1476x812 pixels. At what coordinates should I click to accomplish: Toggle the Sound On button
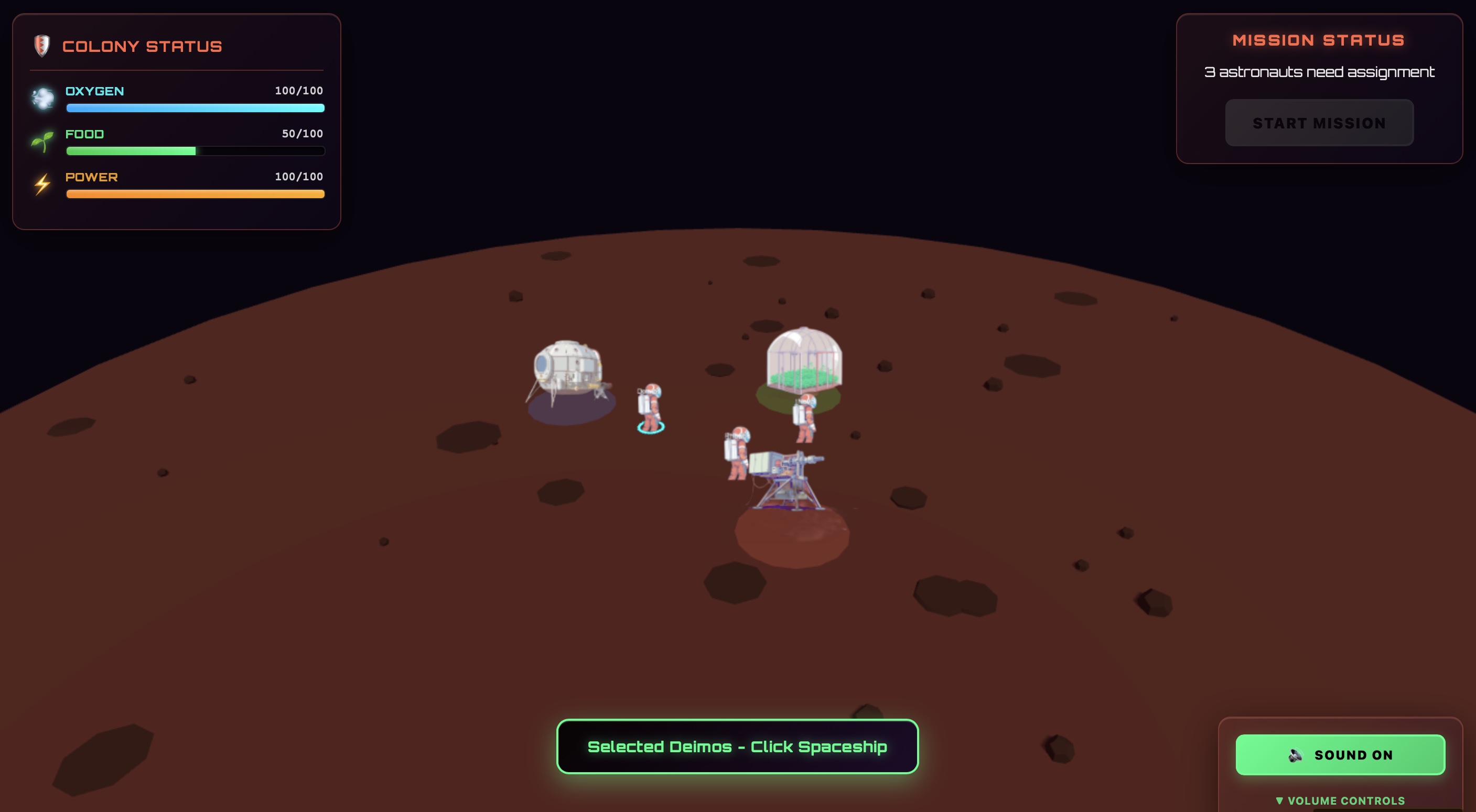(1340, 754)
